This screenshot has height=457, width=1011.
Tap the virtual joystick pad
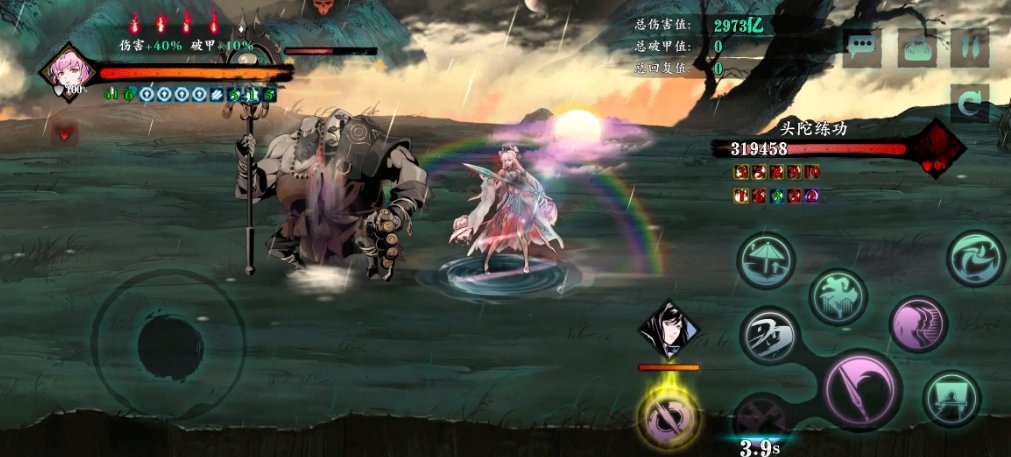(168, 344)
